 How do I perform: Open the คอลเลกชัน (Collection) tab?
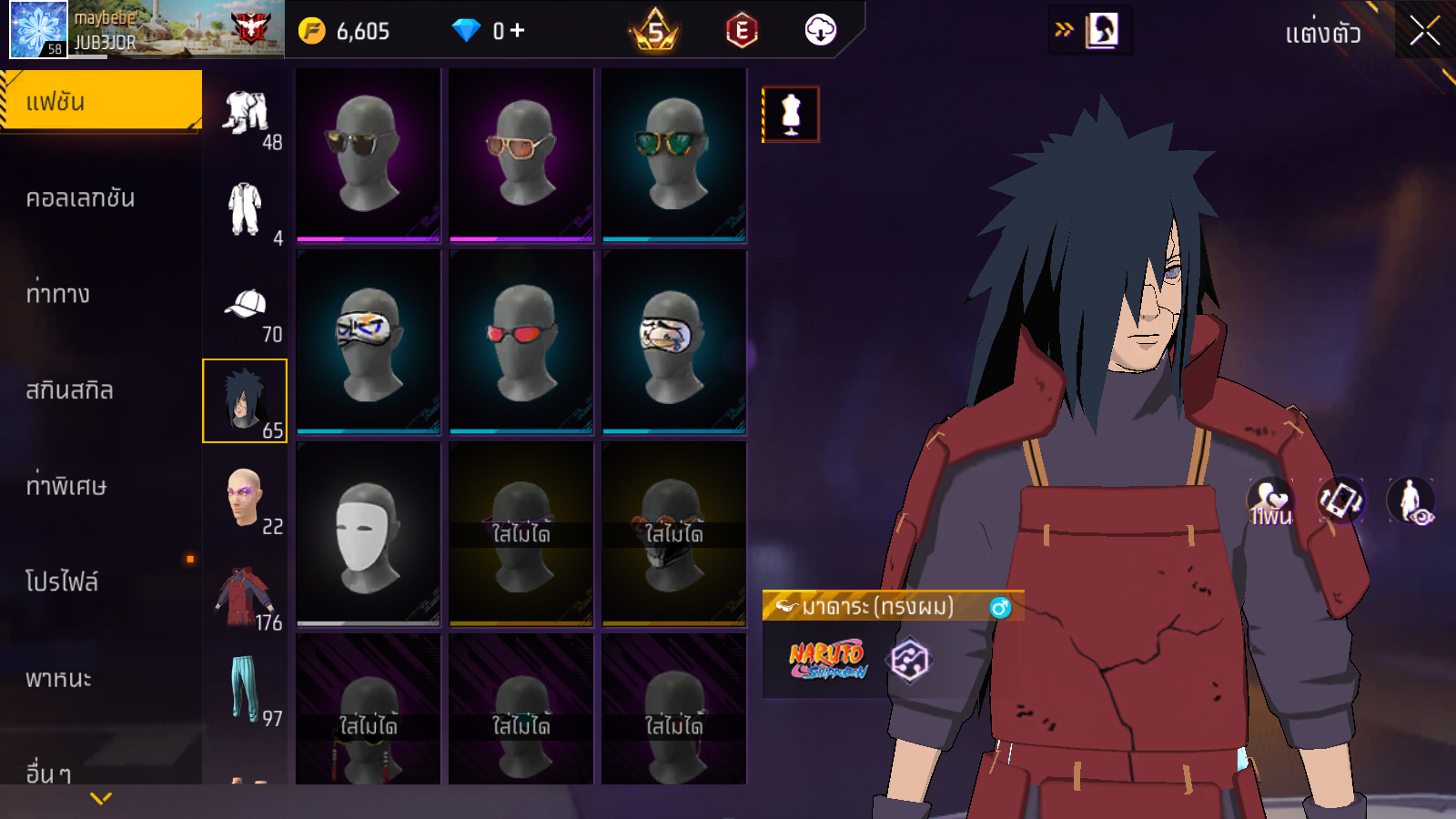pyautogui.click(x=81, y=198)
